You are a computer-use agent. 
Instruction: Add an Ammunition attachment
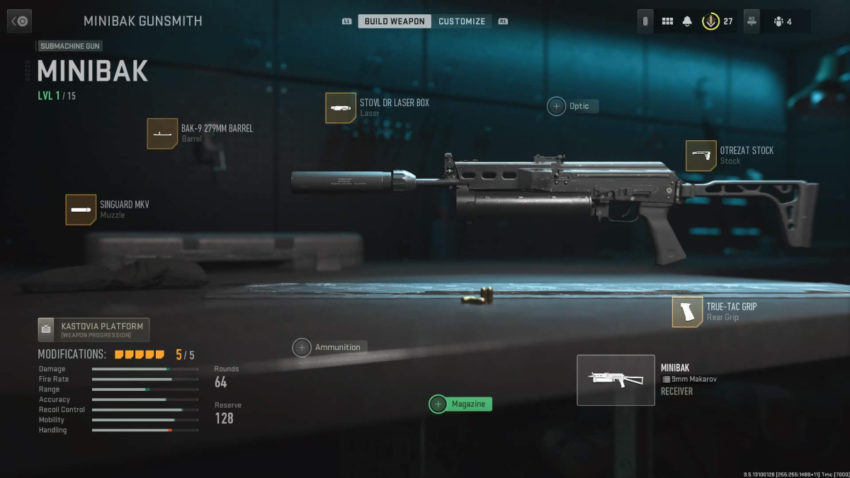(301, 347)
